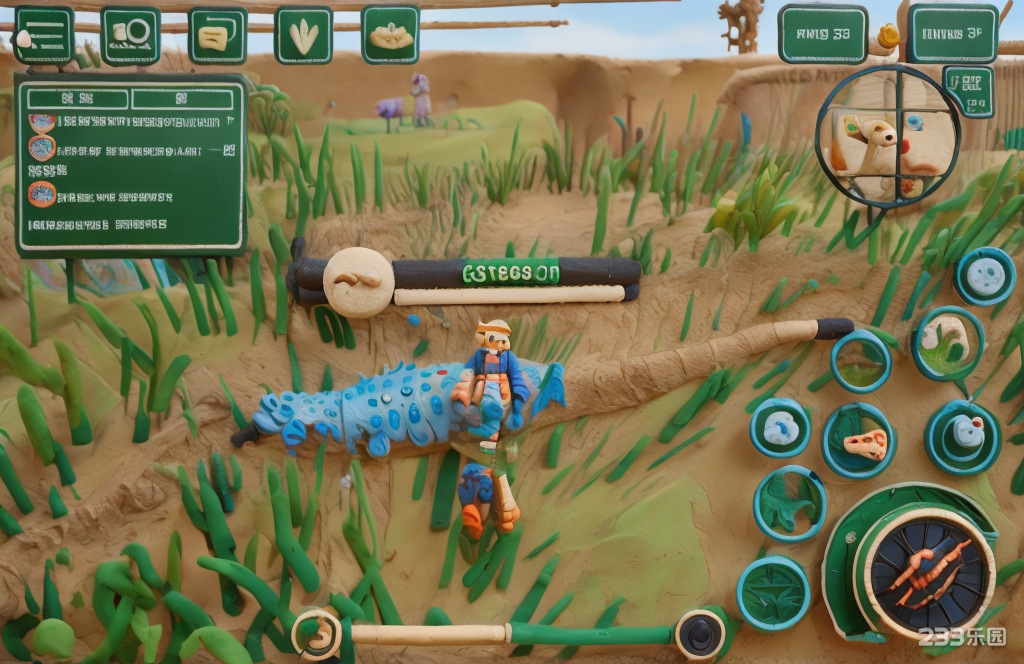The width and height of the screenshot is (1024, 664).
Task: Click the spiral ring at the bottom bar's start
Action: pos(317,634)
